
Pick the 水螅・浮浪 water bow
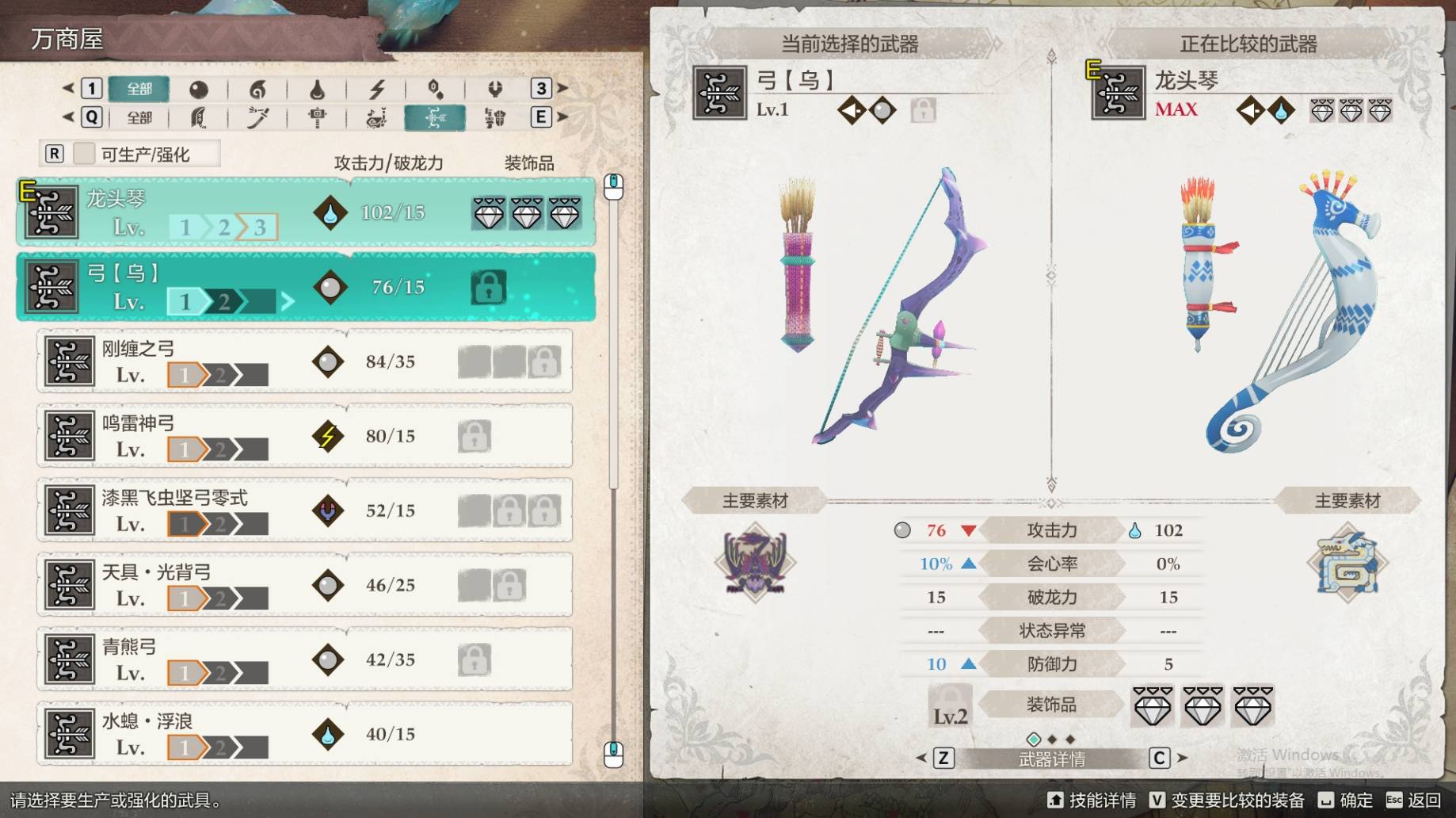(x=305, y=734)
